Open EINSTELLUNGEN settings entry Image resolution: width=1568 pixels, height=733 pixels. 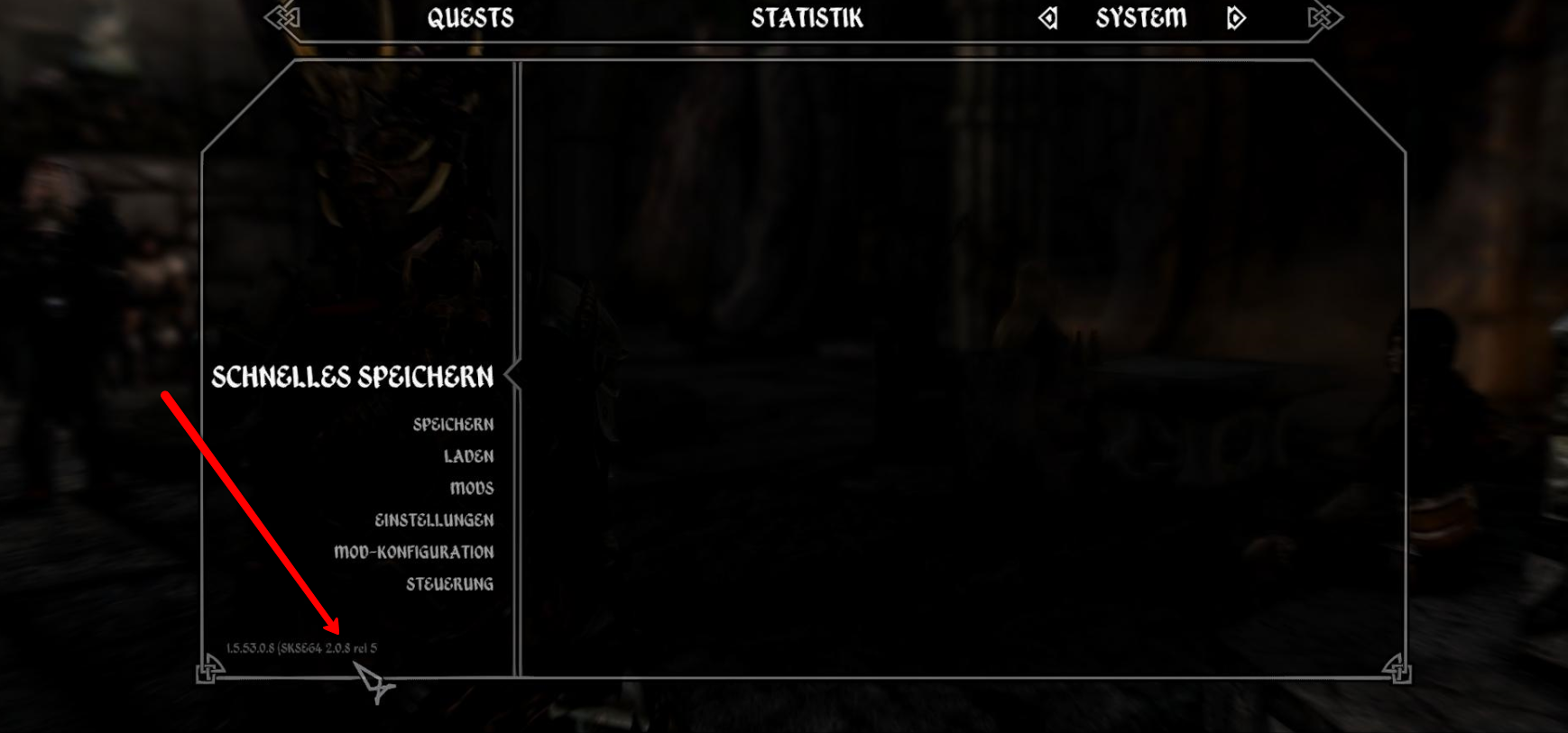point(435,520)
